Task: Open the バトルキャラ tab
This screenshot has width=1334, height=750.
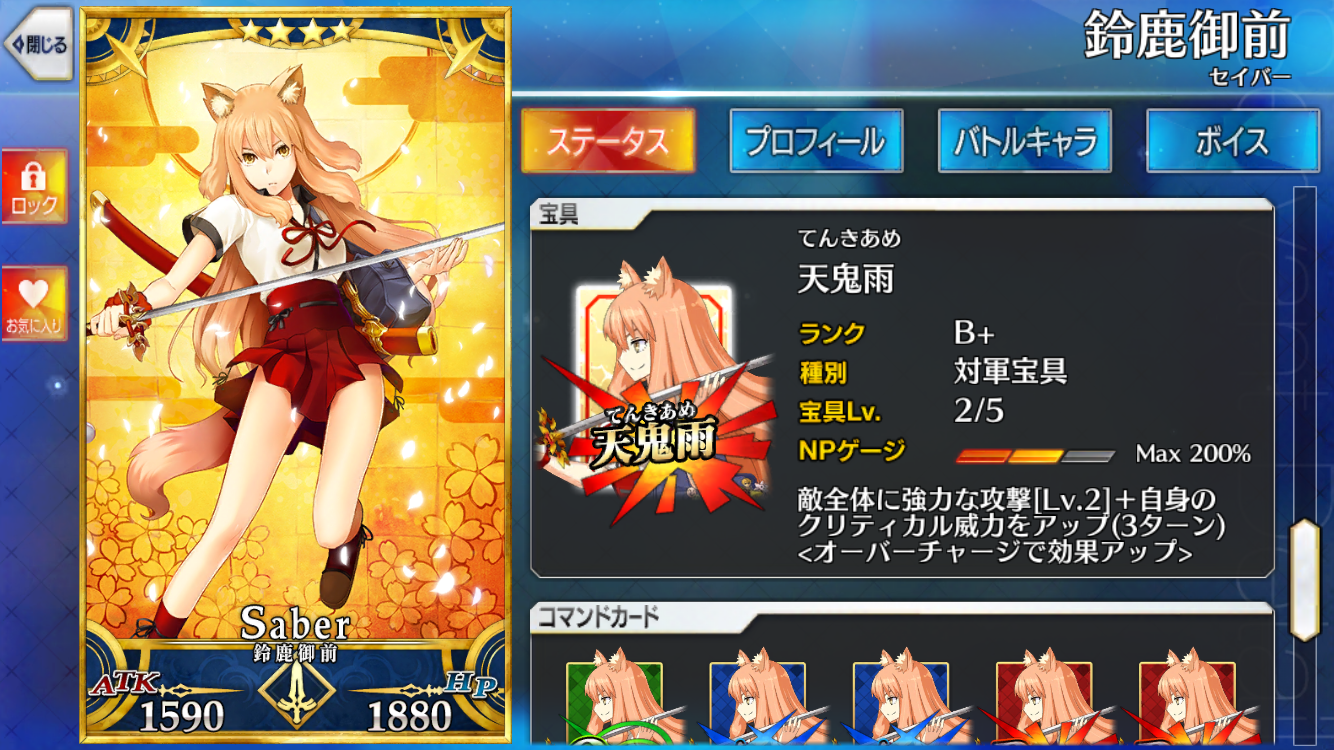Action: click(x=1024, y=141)
